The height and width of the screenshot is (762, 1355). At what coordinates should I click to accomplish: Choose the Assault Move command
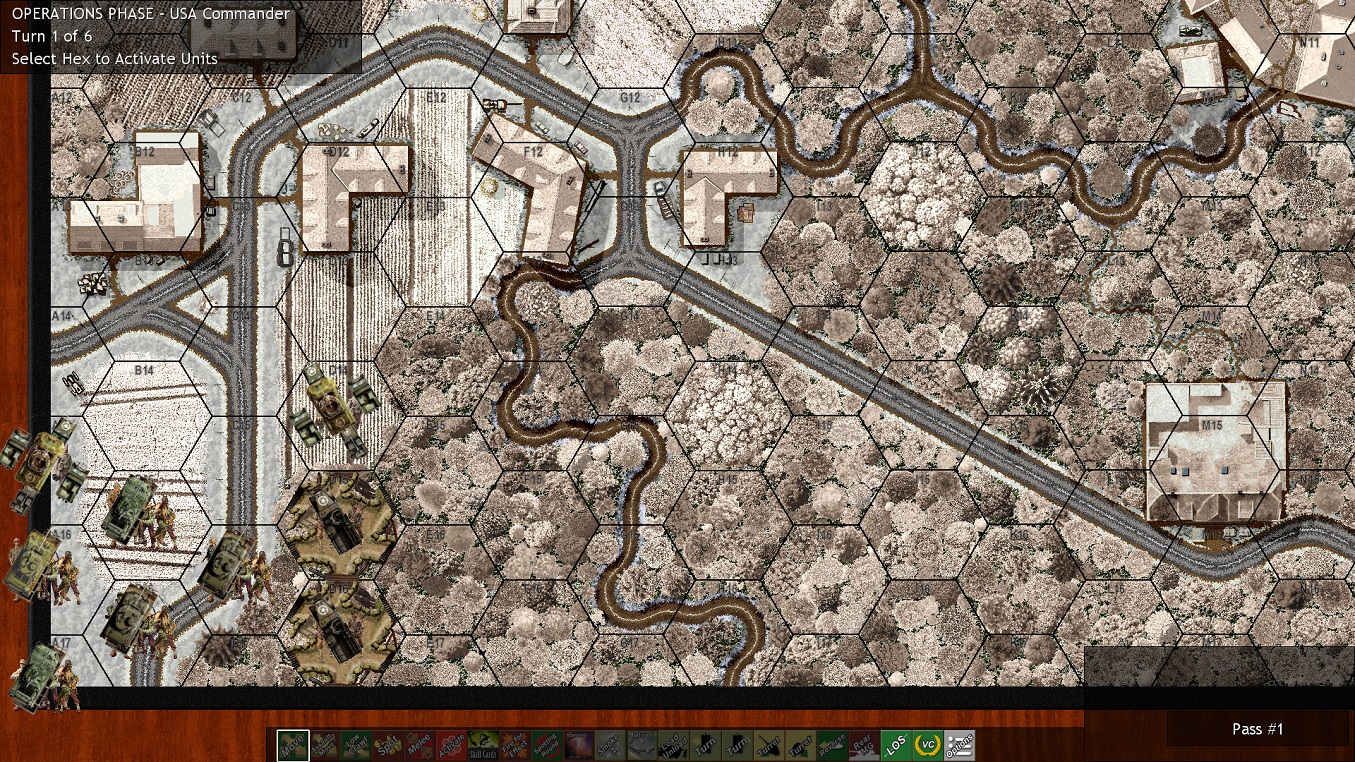(x=326, y=745)
